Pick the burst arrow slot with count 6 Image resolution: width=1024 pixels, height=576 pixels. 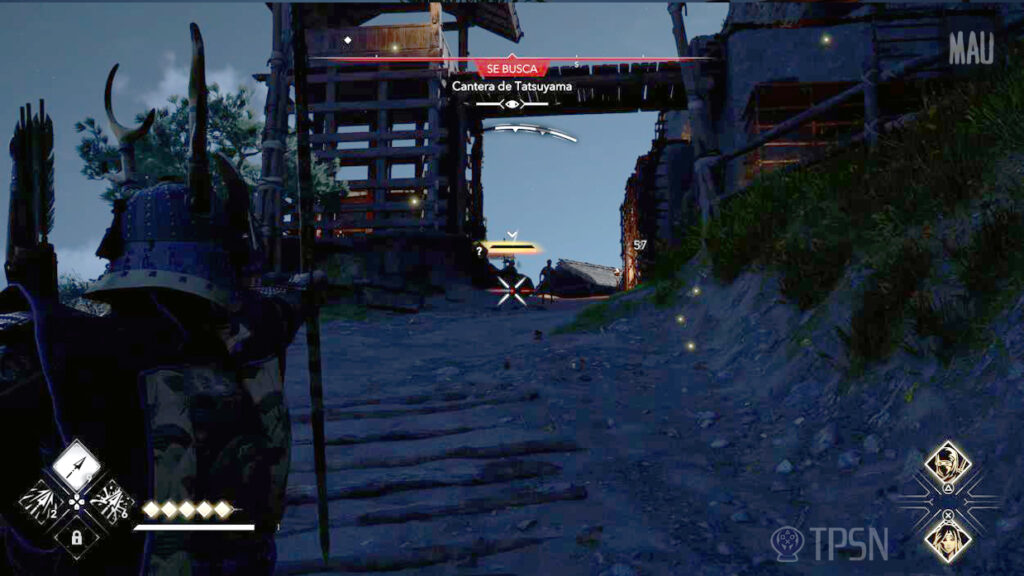click(x=110, y=500)
